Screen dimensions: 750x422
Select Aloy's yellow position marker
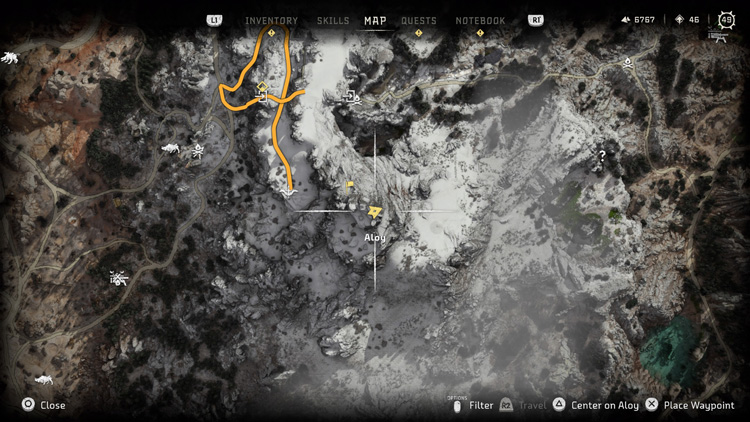click(x=374, y=212)
